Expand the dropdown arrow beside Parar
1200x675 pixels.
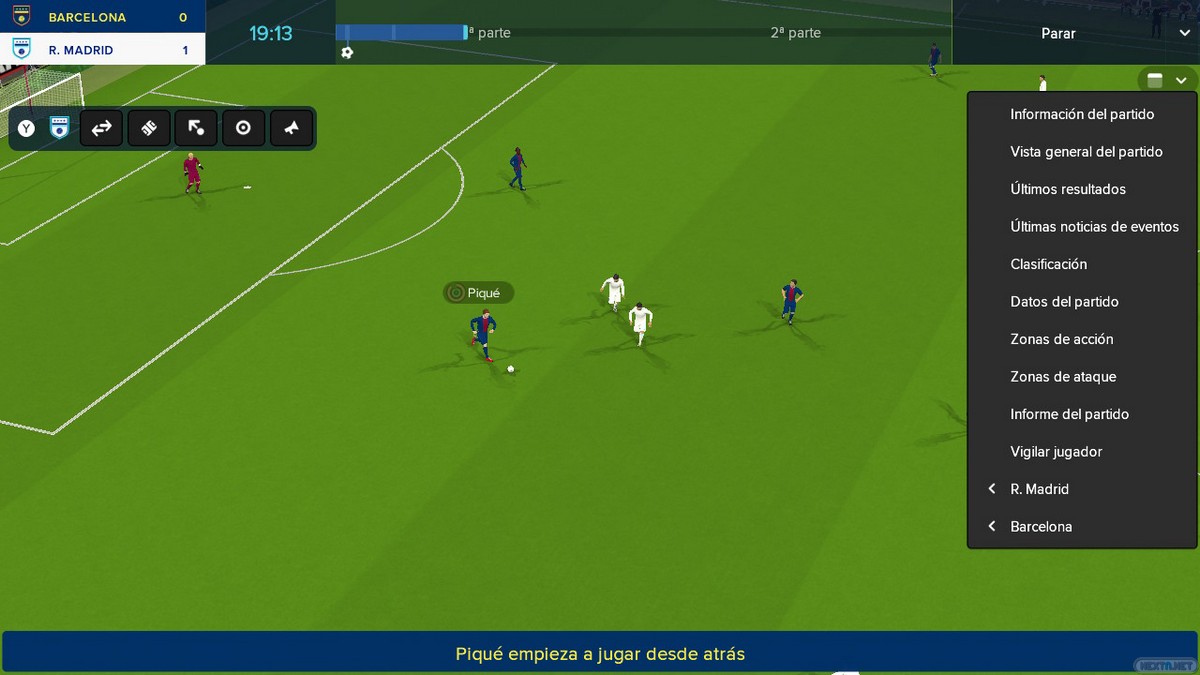click(1184, 33)
